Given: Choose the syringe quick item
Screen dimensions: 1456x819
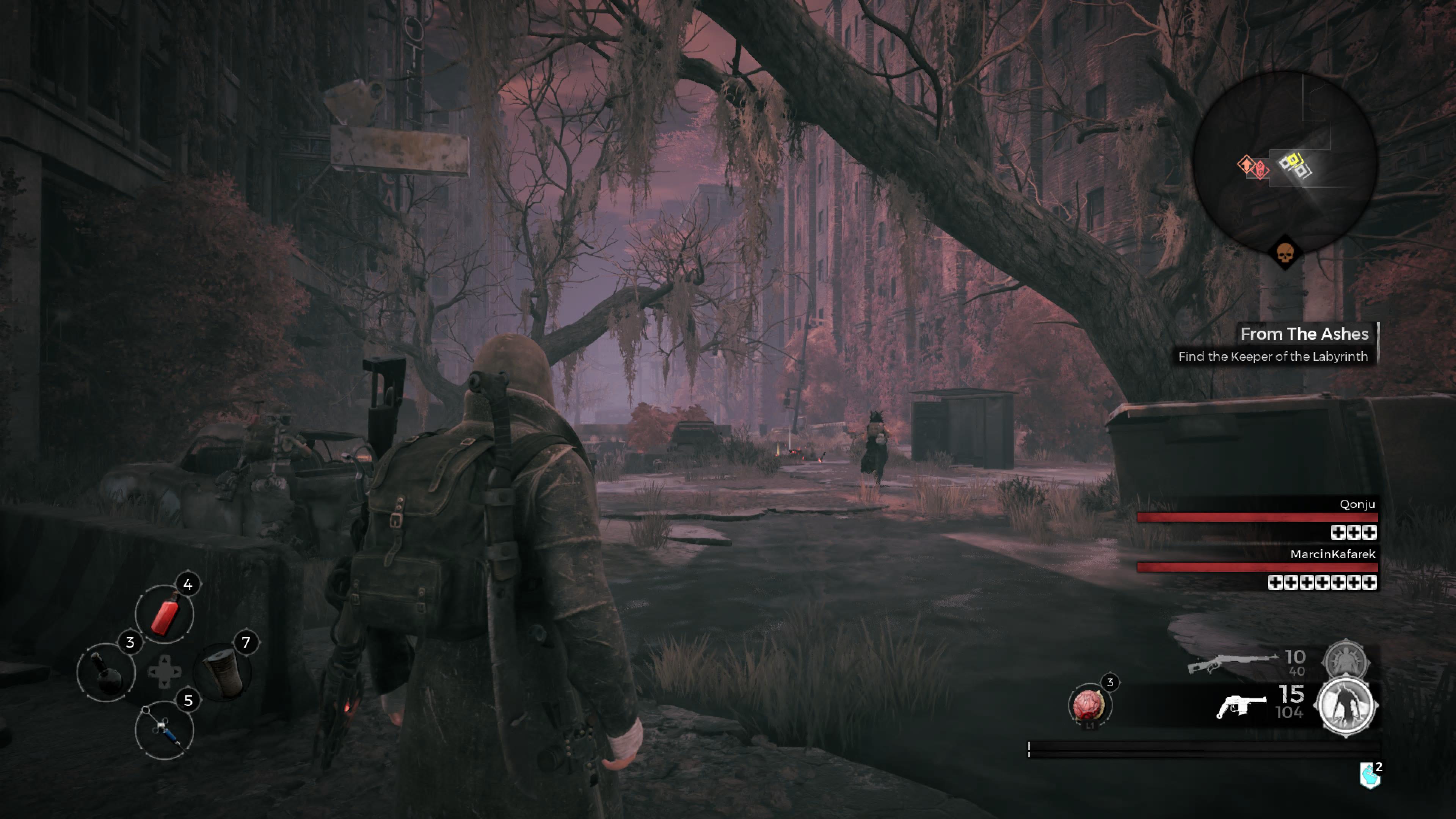Looking at the screenshot, I should point(164,730).
